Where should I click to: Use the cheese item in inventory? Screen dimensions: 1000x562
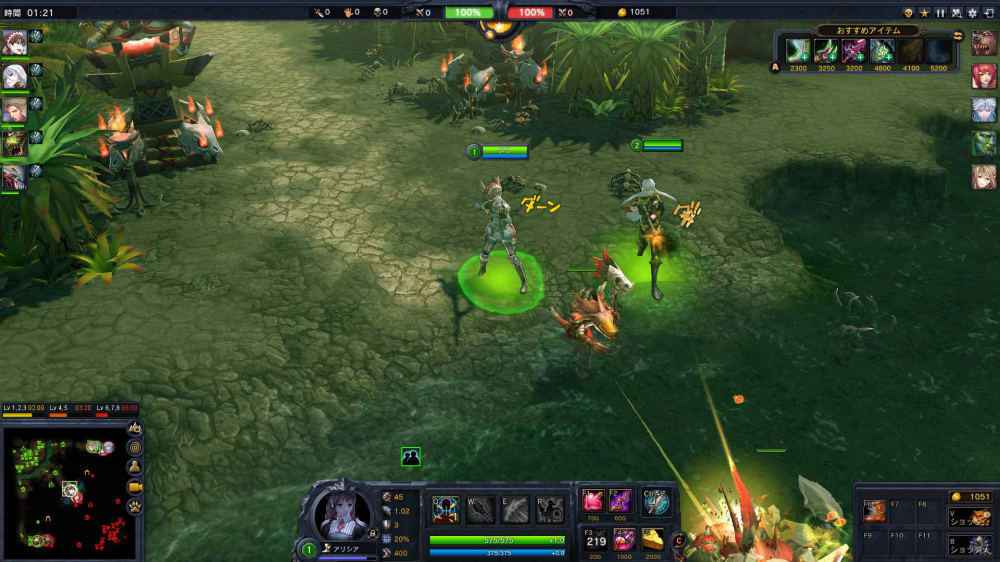pyautogui.click(x=652, y=538)
